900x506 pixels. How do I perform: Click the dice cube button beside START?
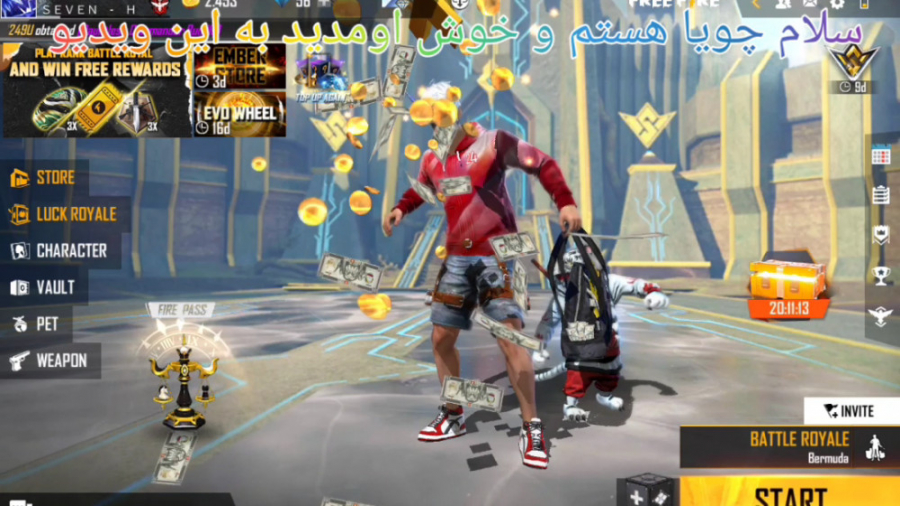[648, 492]
